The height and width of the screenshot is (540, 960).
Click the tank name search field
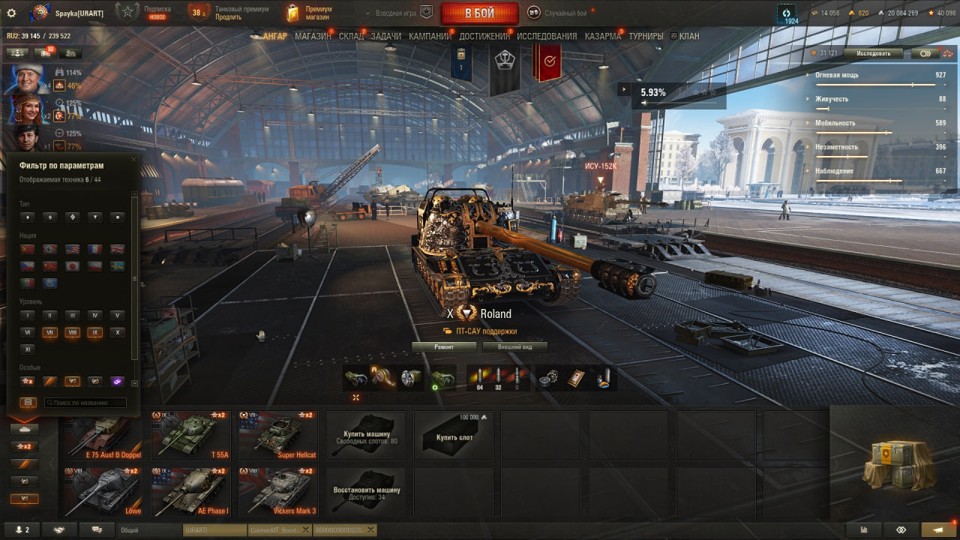tap(85, 402)
